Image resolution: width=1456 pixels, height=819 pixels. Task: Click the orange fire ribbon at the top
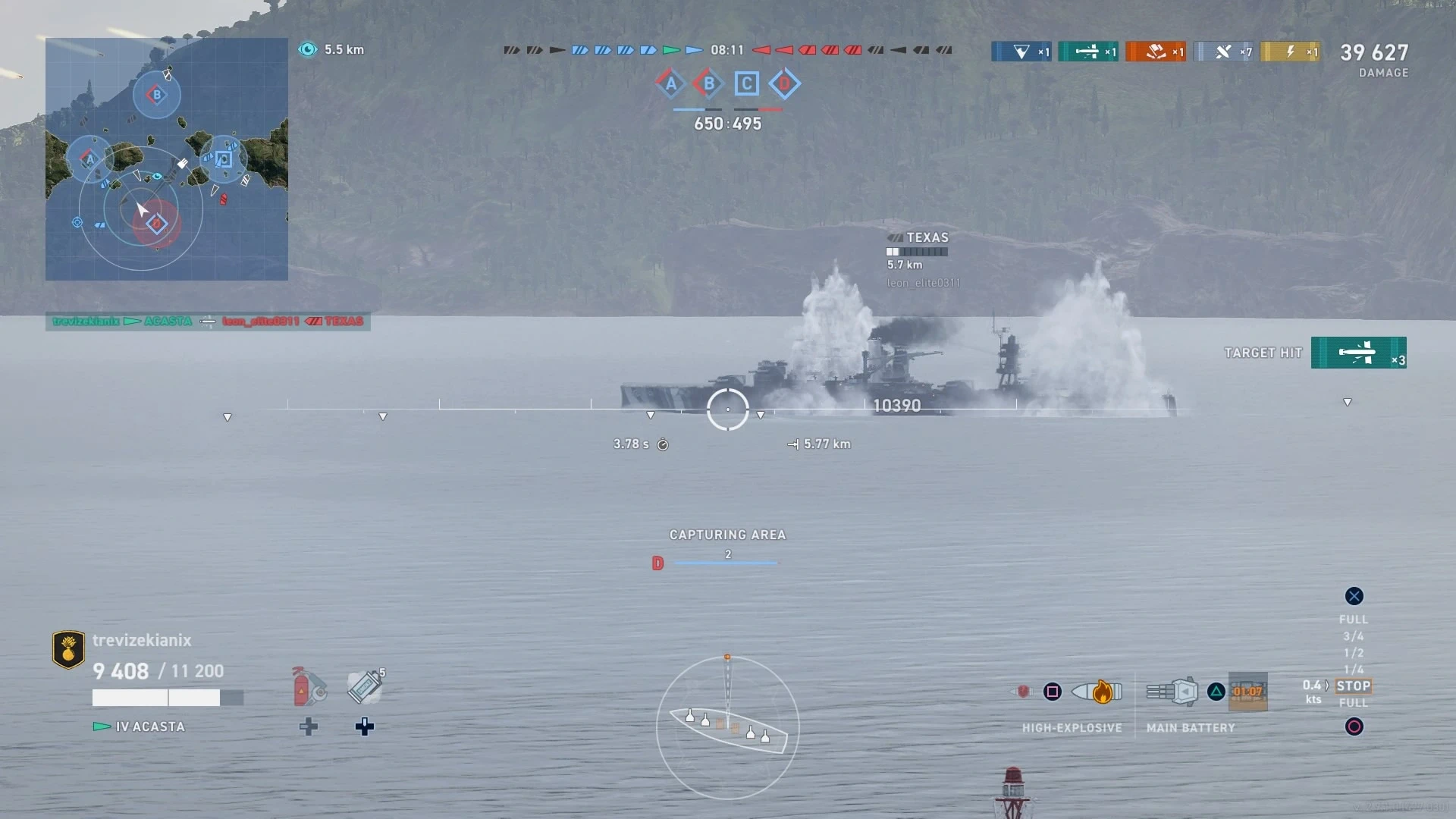coord(1155,52)
